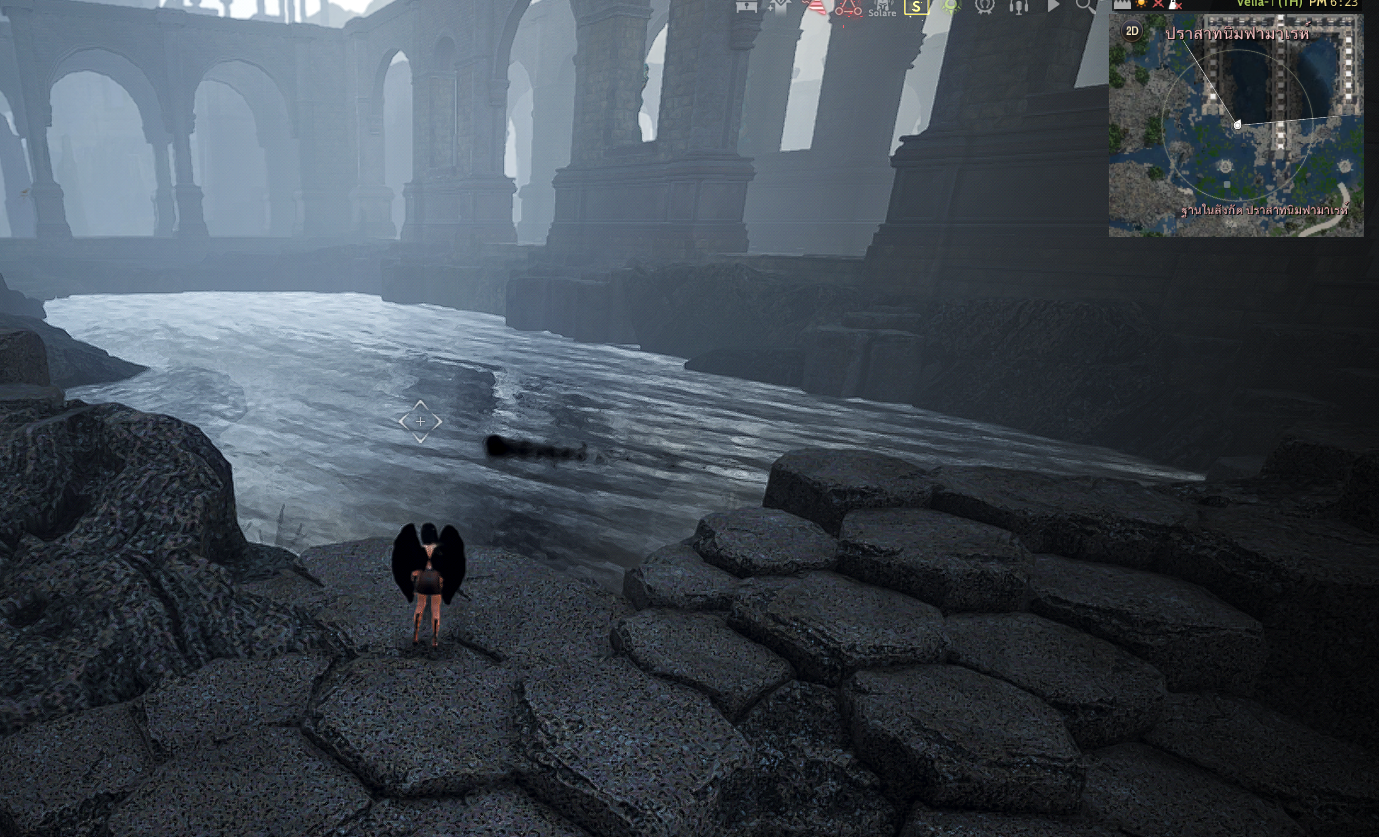This screenshot has height=837, width=1379.
Task: Click the play arrow icon
Action: point(1053,6)
